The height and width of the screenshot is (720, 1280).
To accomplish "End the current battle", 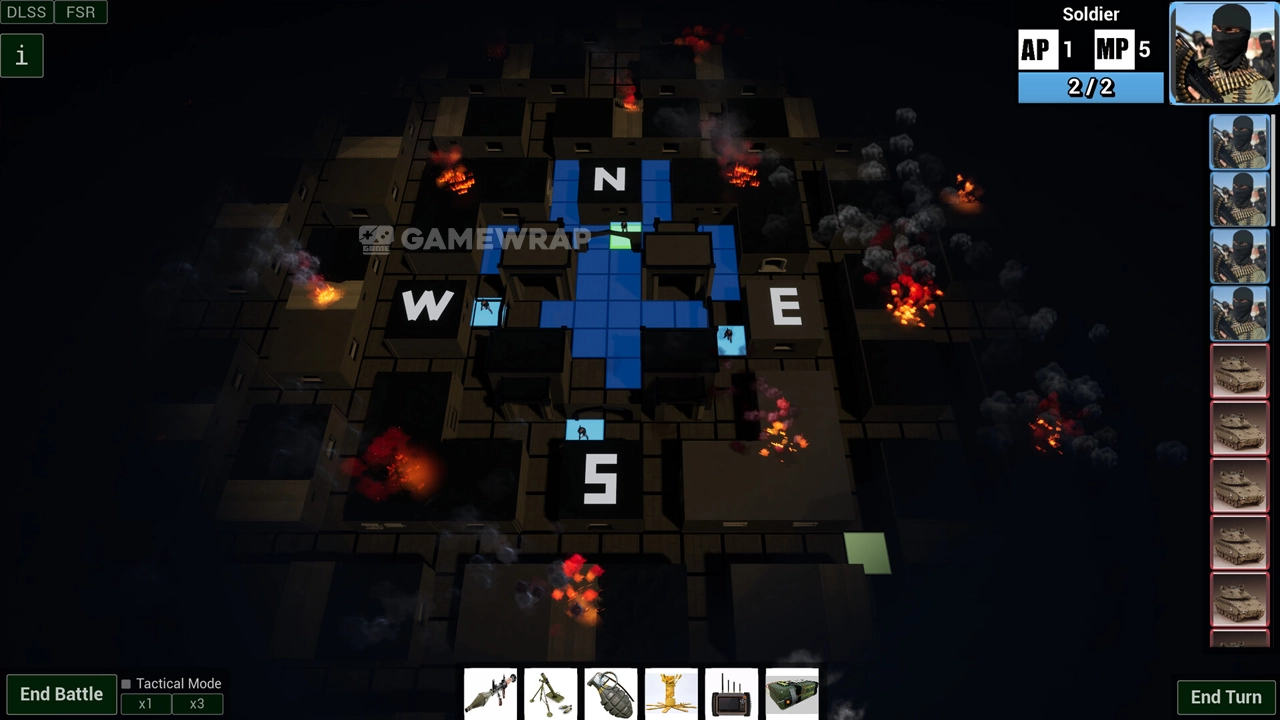I will 61,694.
